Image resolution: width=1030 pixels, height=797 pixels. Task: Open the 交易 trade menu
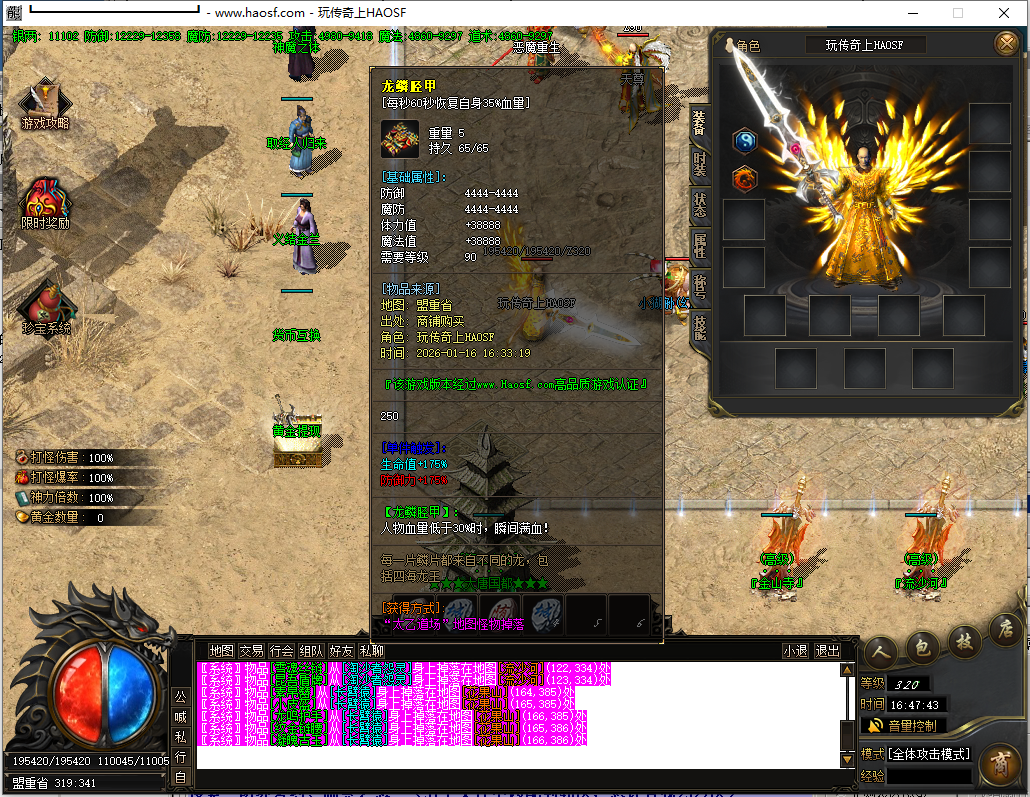click(251, 650)
